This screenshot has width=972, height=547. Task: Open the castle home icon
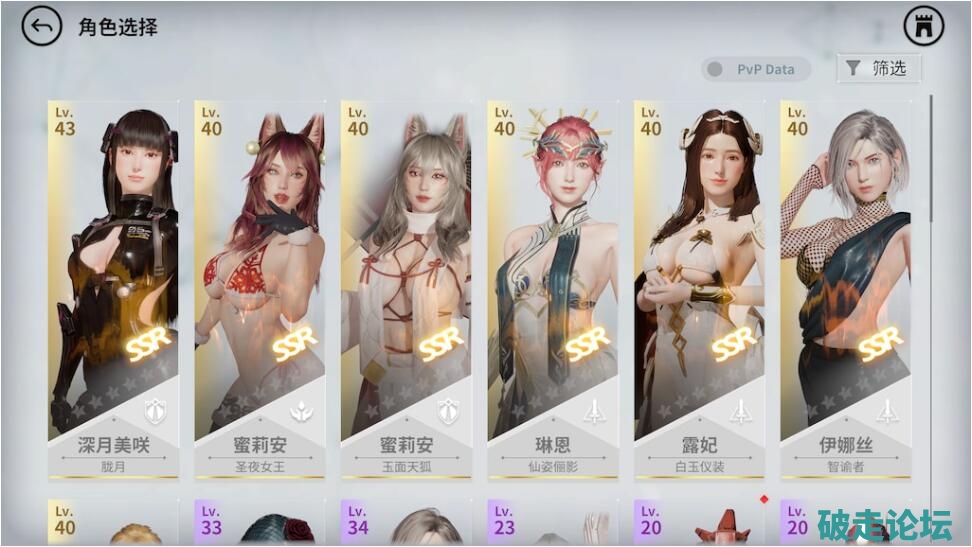tap(923, 27)
